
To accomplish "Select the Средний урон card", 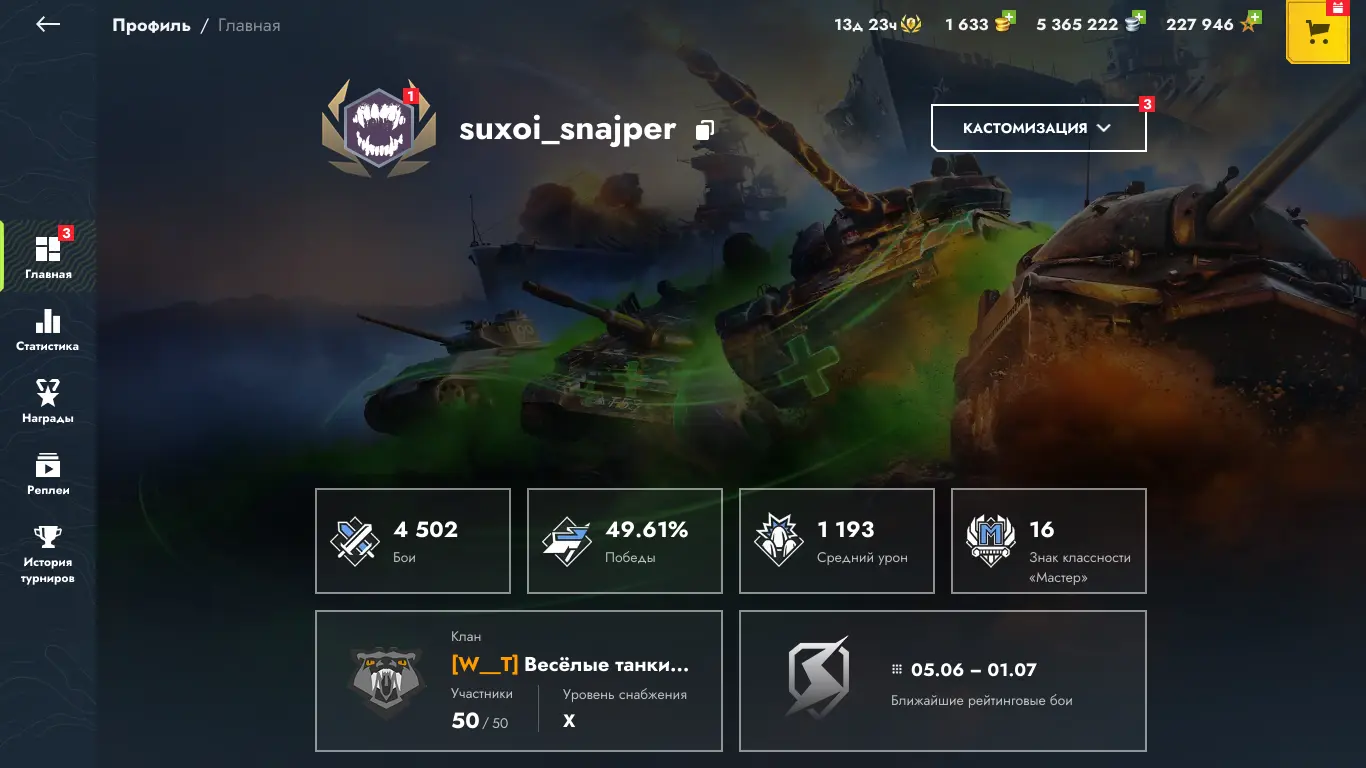I will 837,541.
